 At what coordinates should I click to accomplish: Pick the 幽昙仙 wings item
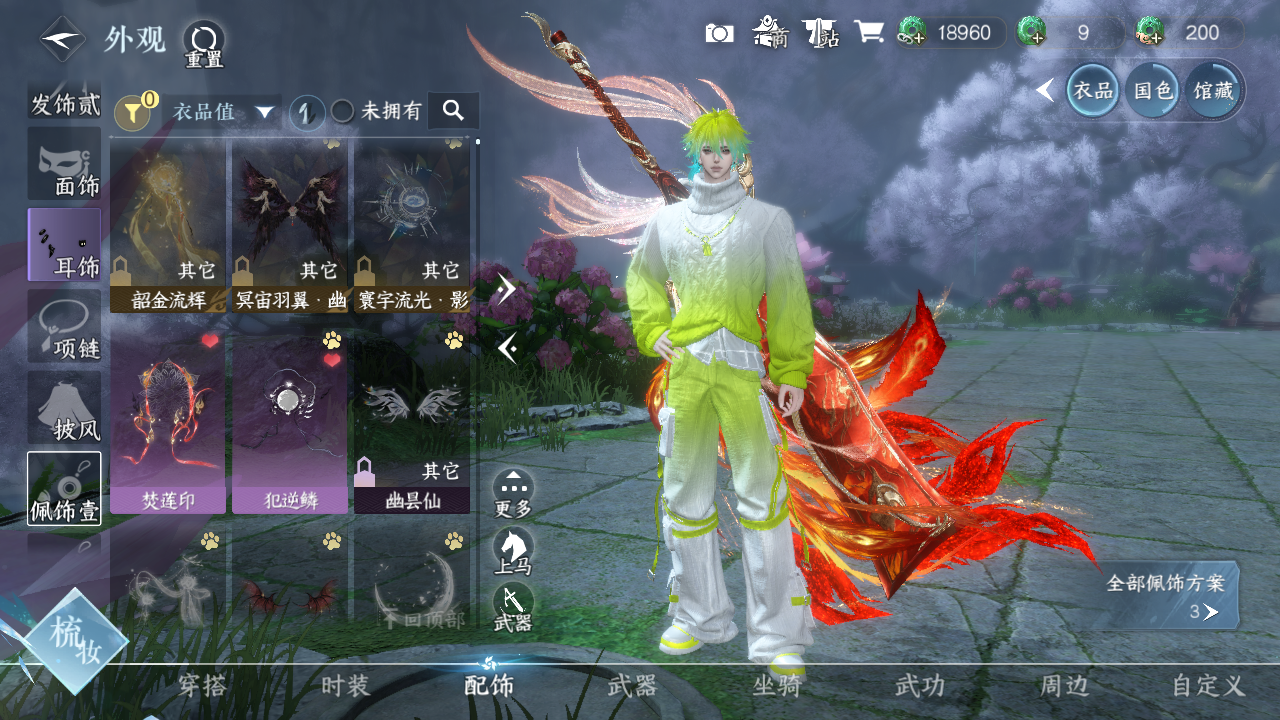point(412,422)
